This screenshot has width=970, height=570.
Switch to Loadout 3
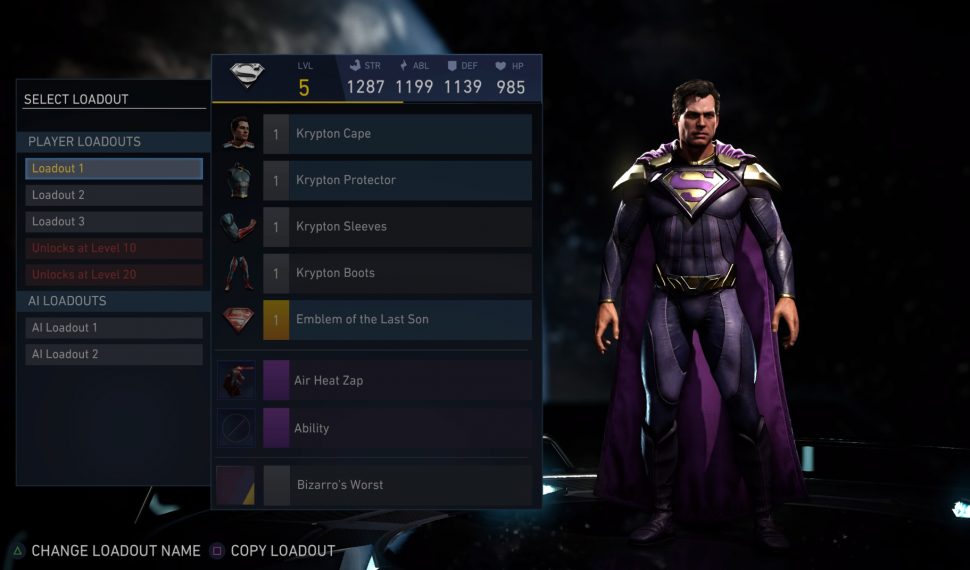tap(114, 222)
